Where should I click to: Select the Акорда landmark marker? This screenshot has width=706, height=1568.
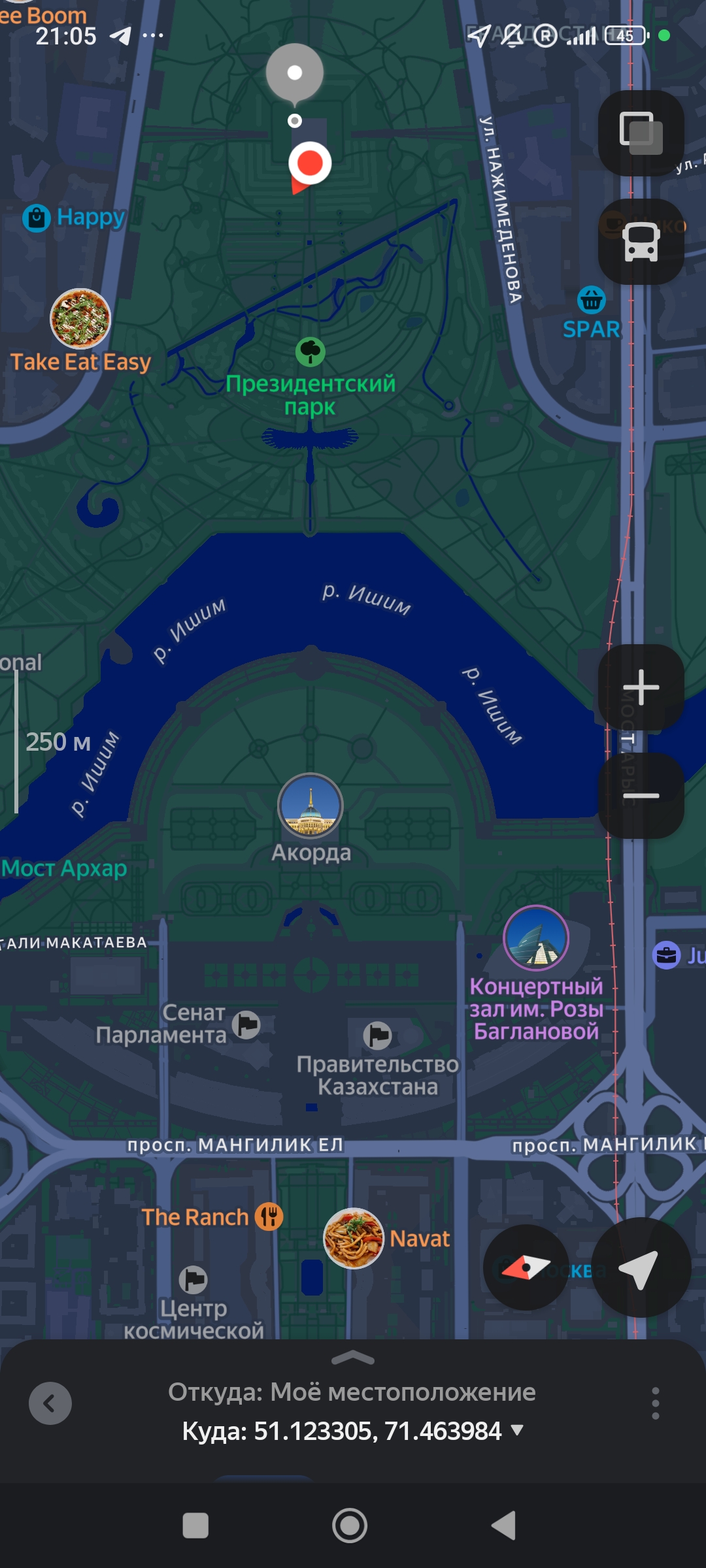point(311,806)
